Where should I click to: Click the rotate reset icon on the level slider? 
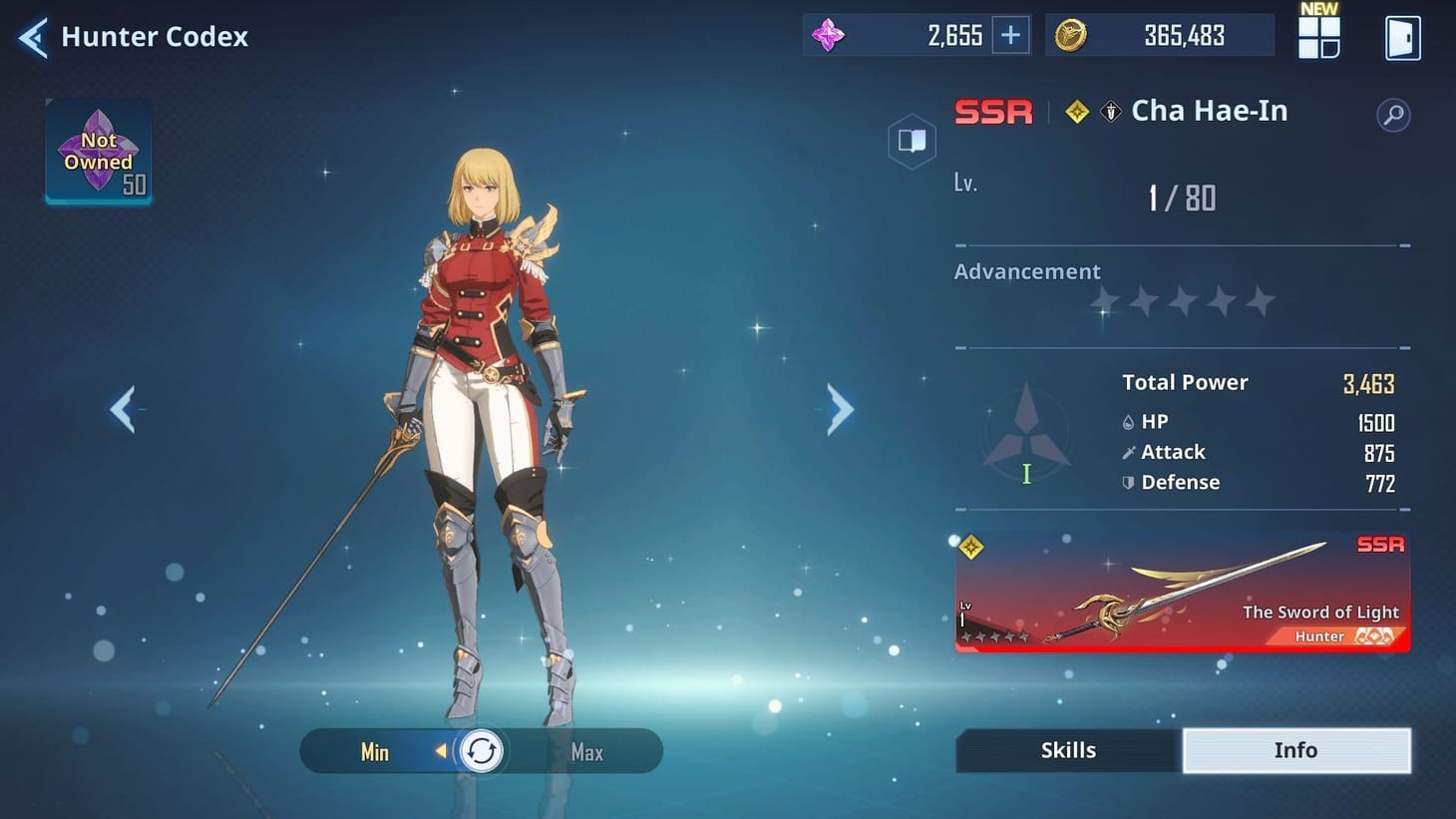[482, 751]
